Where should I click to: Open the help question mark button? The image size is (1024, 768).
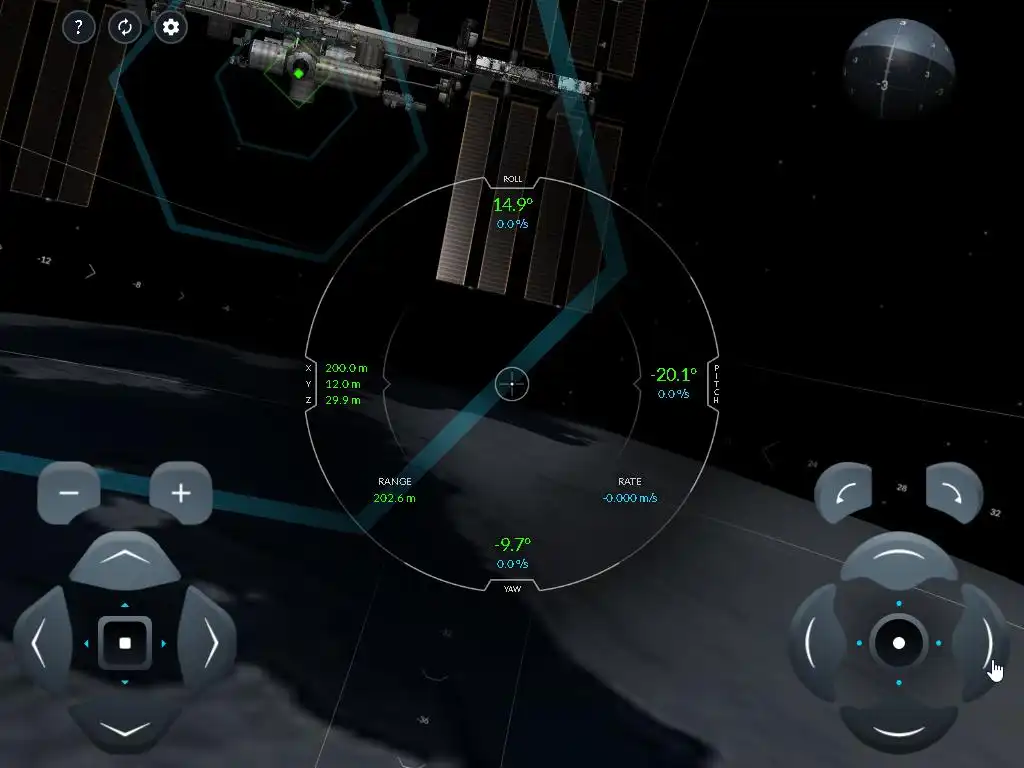[79, 27]
